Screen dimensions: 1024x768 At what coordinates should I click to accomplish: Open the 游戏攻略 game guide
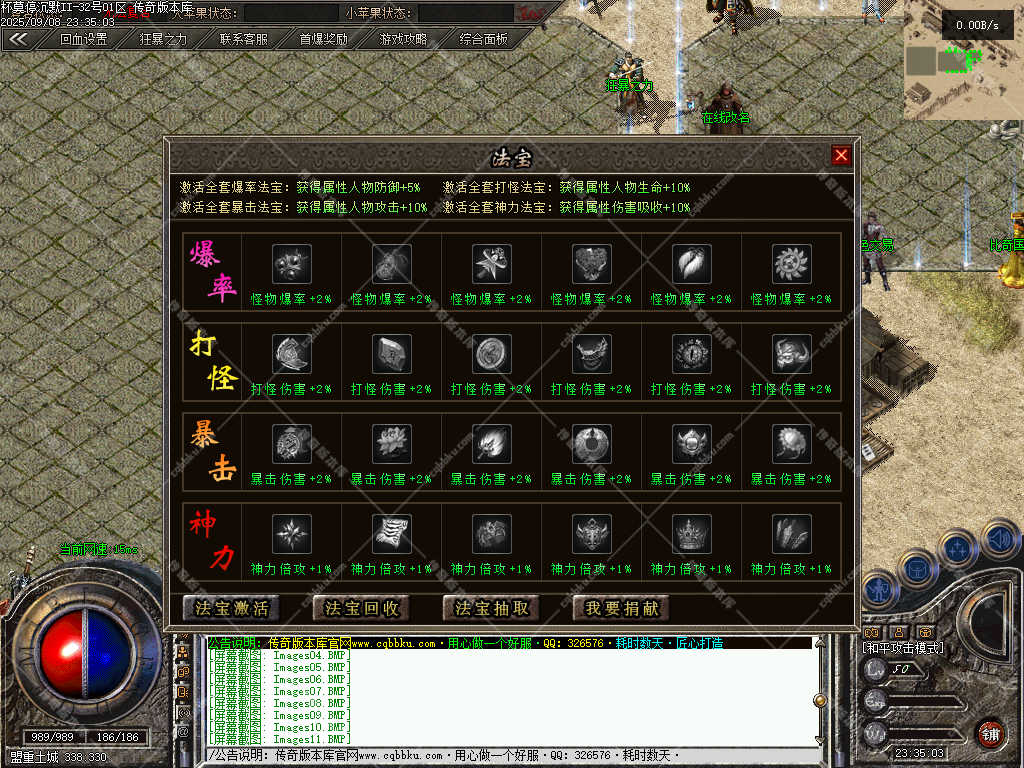pos(403,39)
